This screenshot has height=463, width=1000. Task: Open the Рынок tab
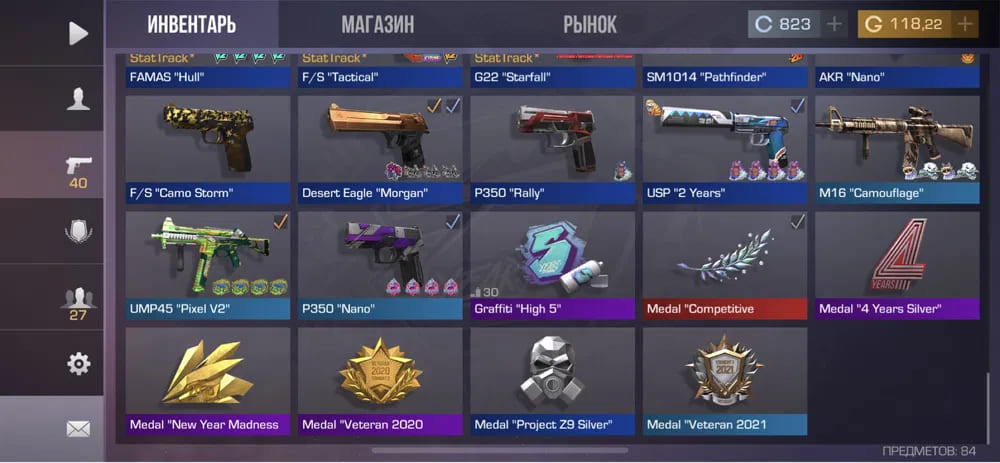(x=590, y=25)
